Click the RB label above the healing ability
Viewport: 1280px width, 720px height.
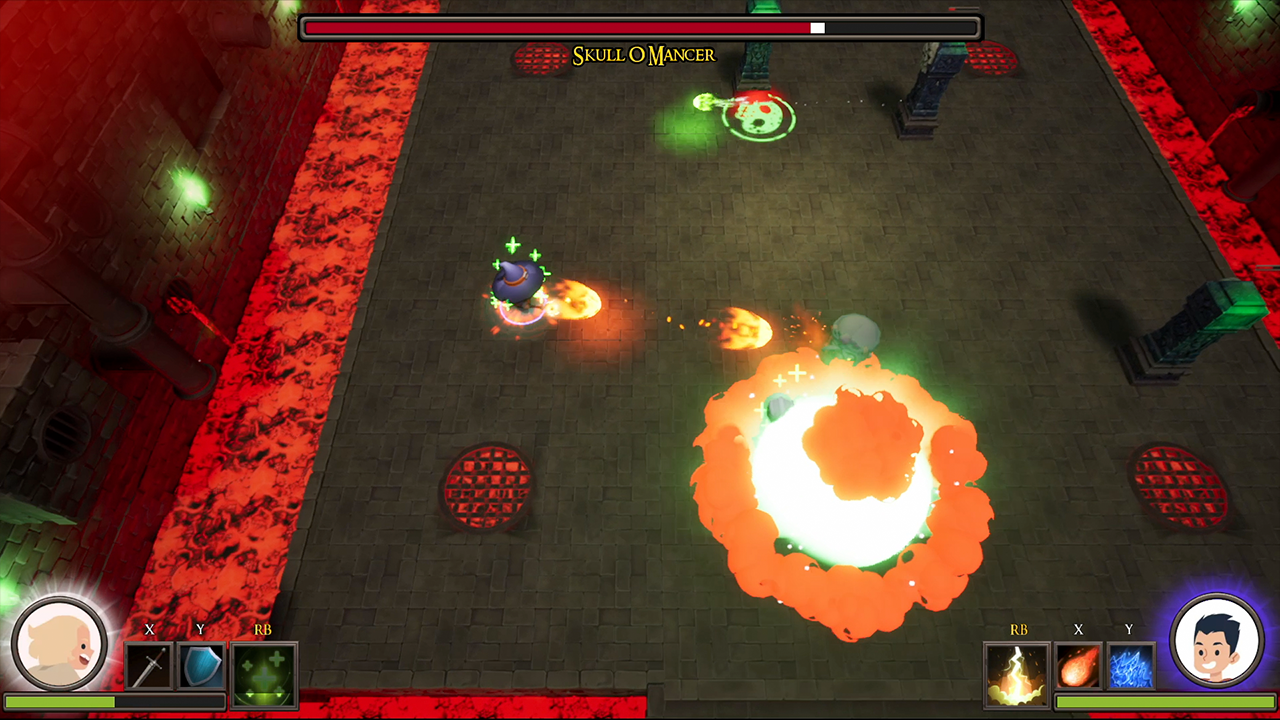click(264, 631)
